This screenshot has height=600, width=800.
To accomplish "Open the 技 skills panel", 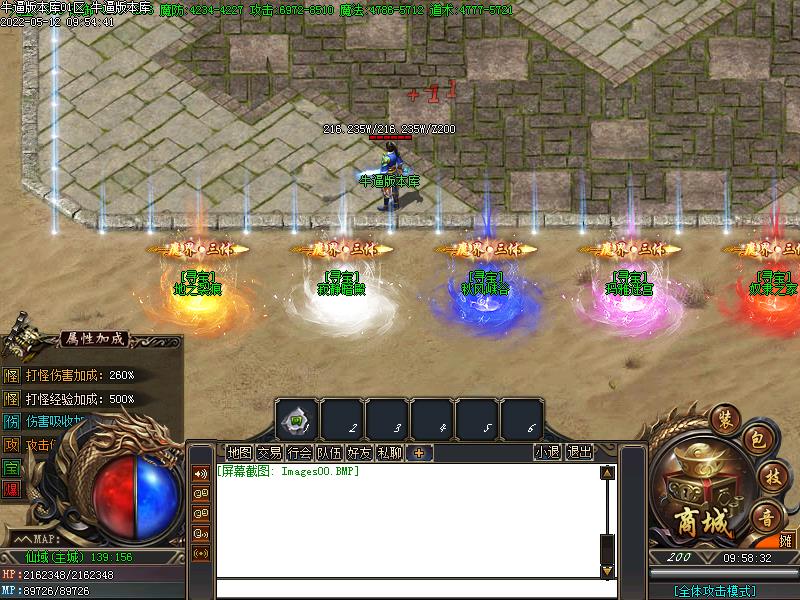I will (x=771, y=474).
